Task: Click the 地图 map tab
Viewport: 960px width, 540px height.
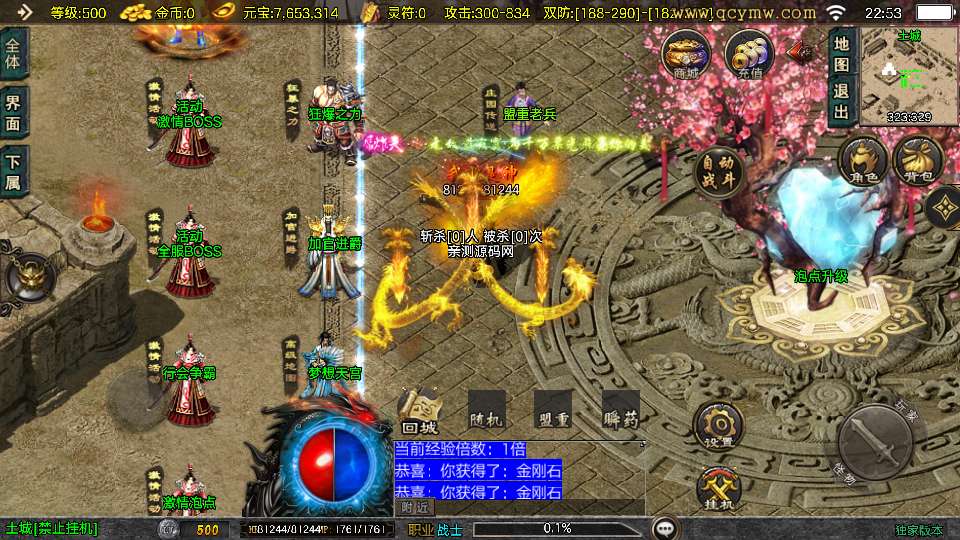Action: pos(841,55)
